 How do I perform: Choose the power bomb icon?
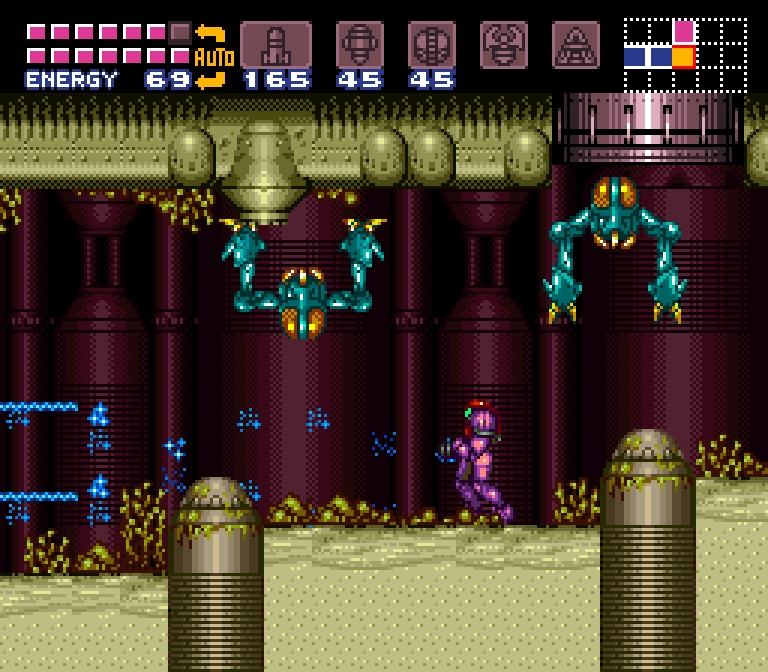tap(432, 45)
